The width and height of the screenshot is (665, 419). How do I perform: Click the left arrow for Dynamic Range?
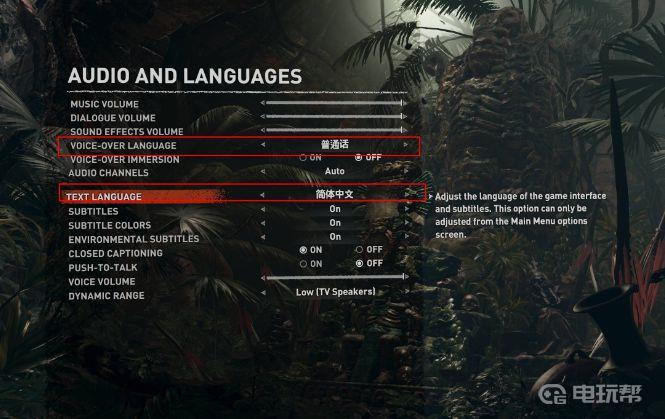click(263, 292)
